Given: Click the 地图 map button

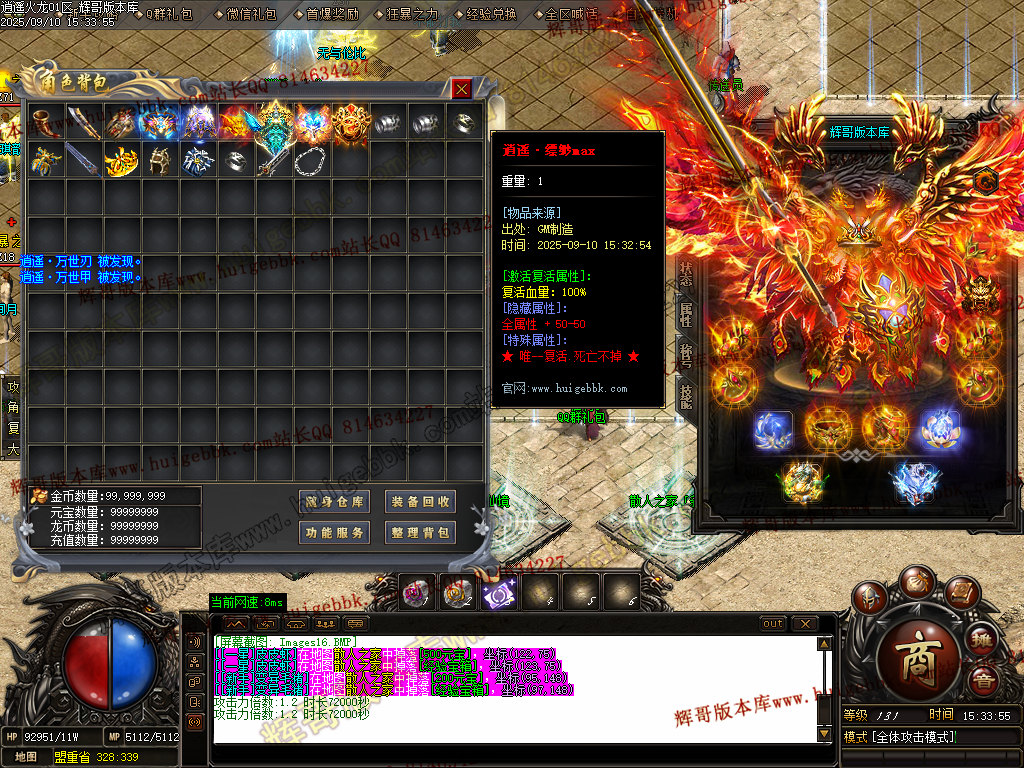Looking at the screenshot, I should click(x=26, y=757).
